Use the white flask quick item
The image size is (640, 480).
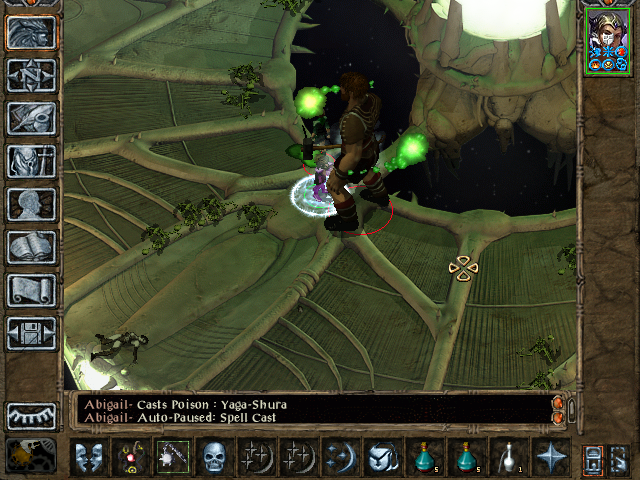pyautogui.click(x=508, y=457)
